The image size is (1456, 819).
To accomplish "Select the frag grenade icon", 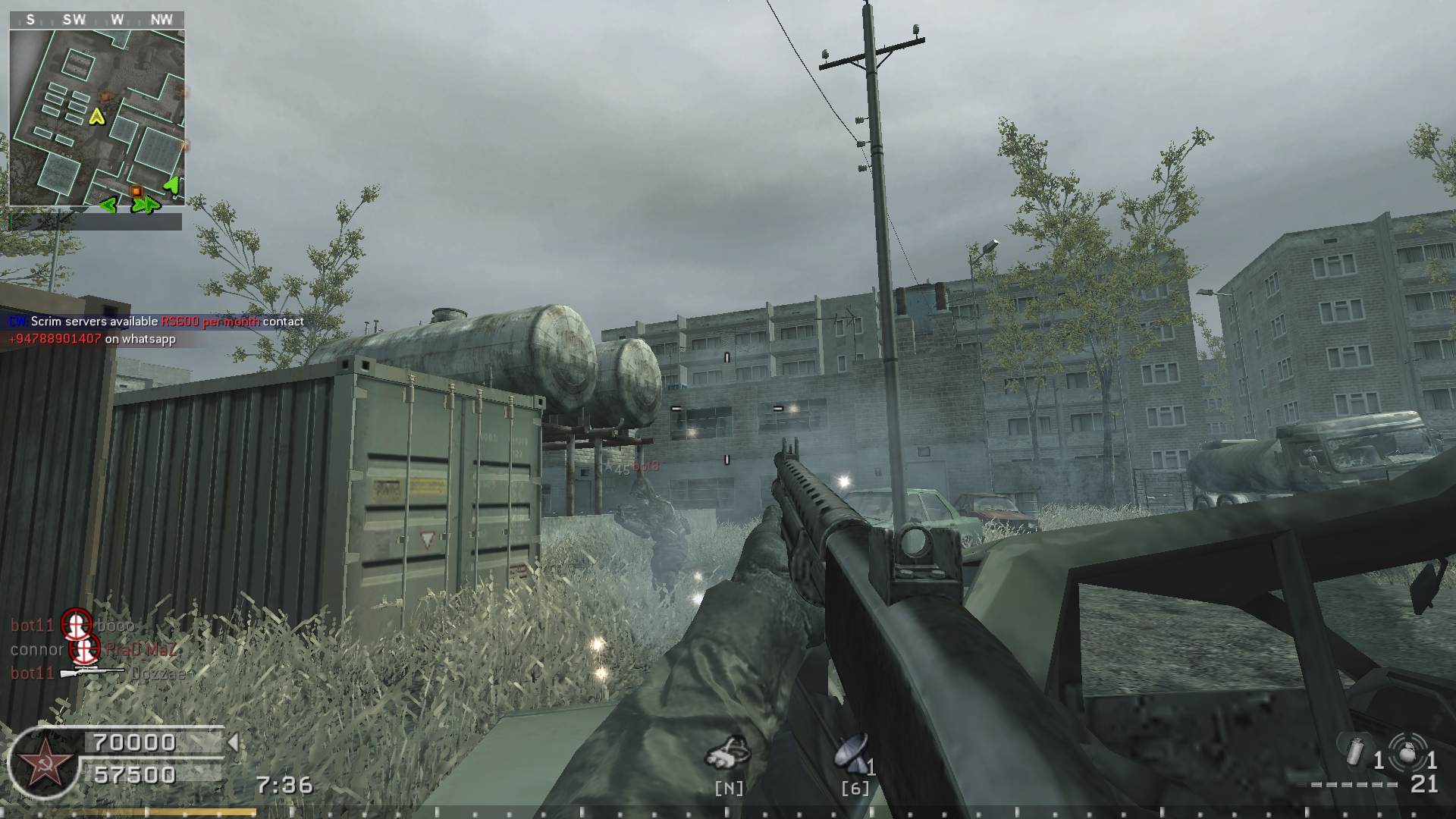I will (1410, 754).
